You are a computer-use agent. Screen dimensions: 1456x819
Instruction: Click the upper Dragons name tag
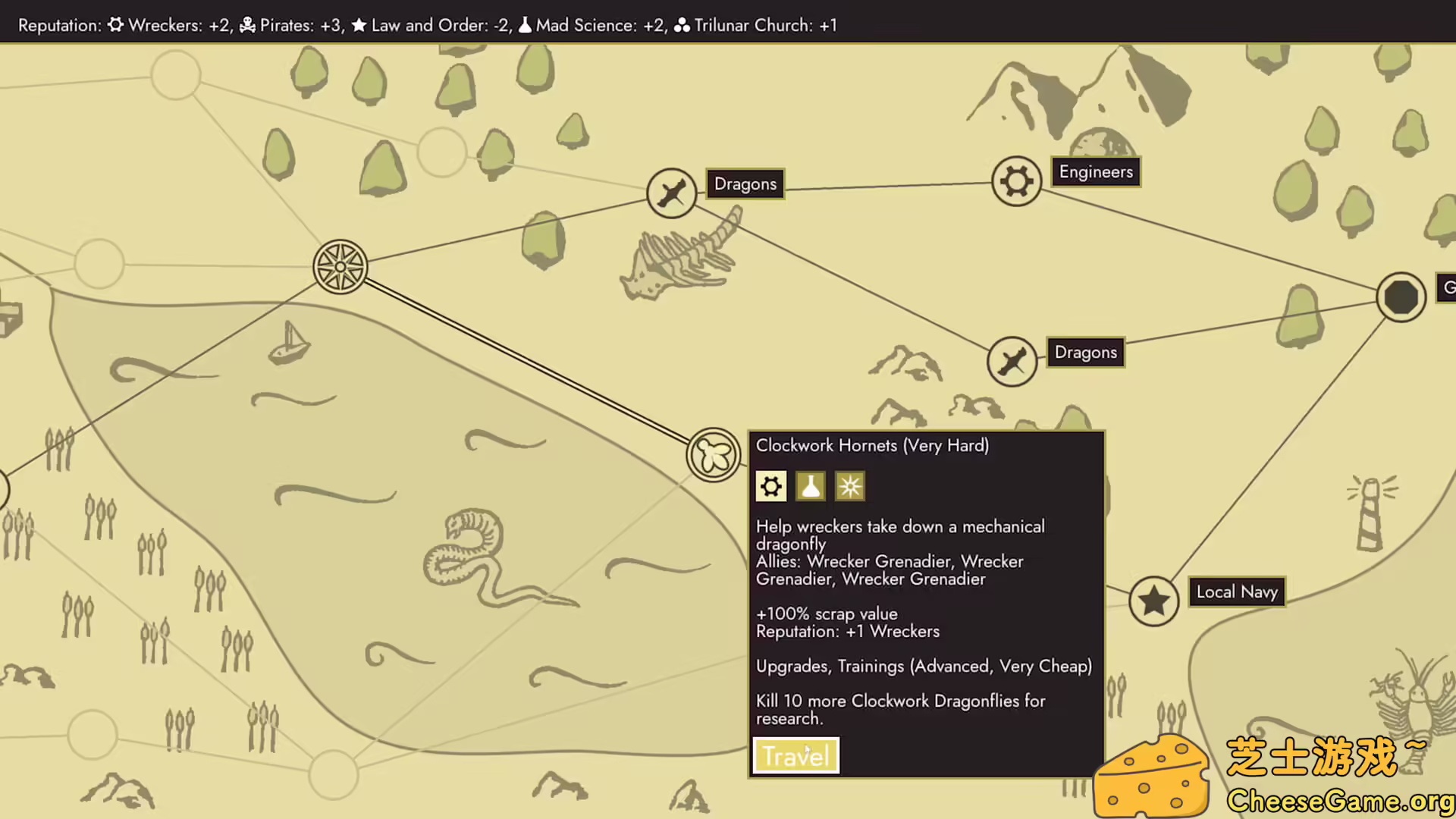point(745,184)
